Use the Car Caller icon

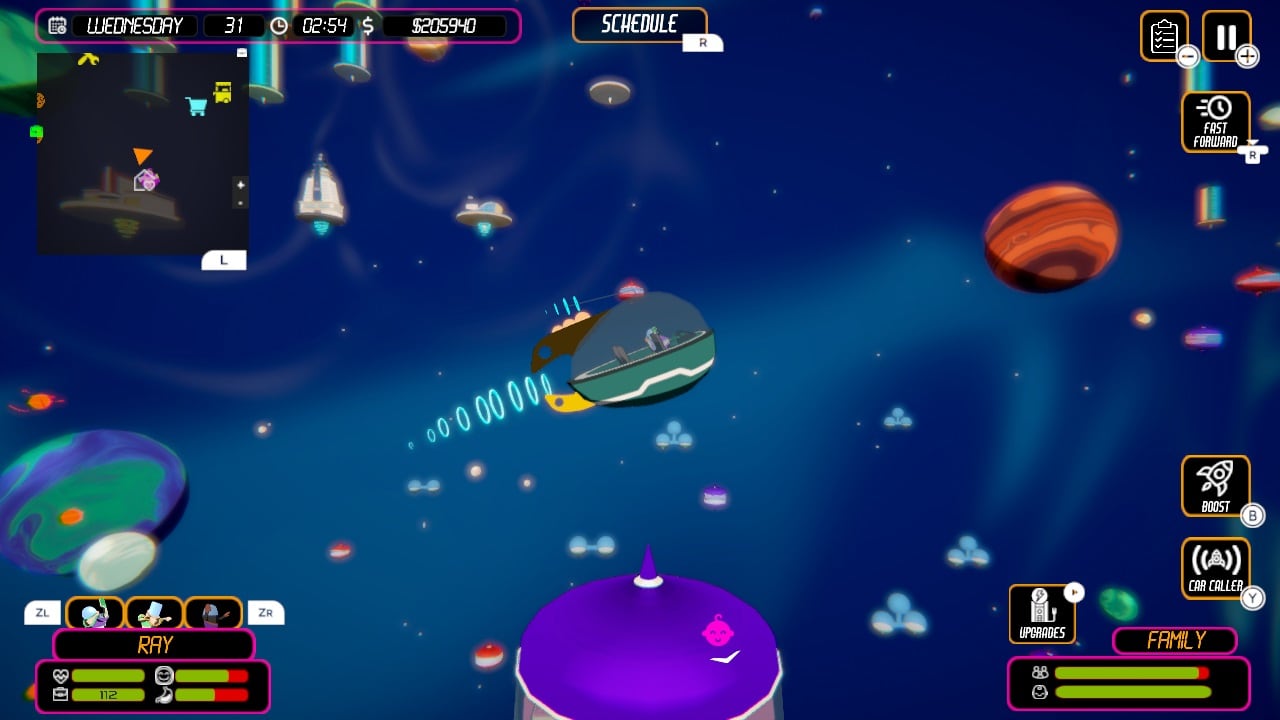[x=1216, y=566]
